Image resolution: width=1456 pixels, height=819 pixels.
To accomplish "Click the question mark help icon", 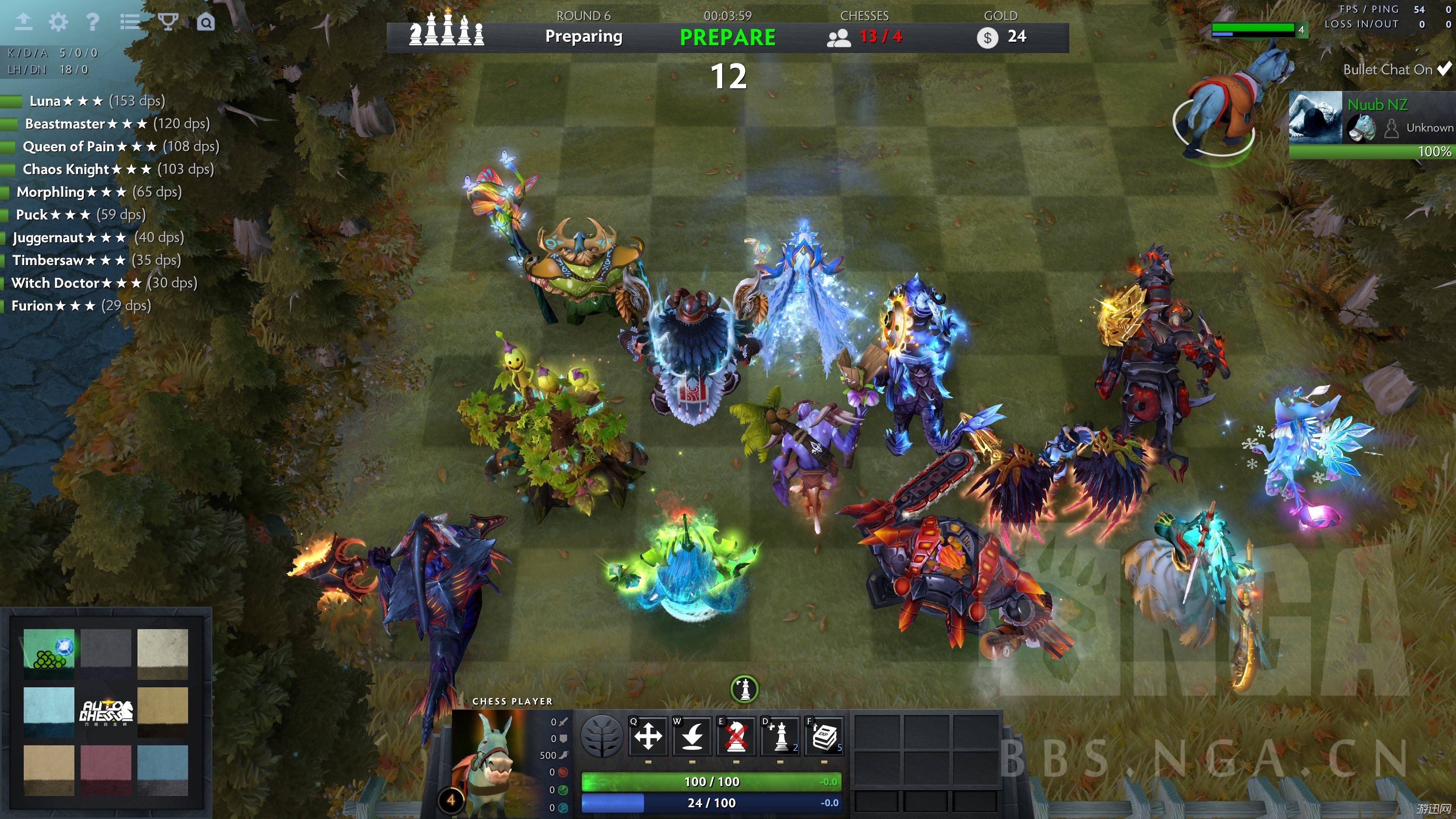I will [x=93, y=22].
